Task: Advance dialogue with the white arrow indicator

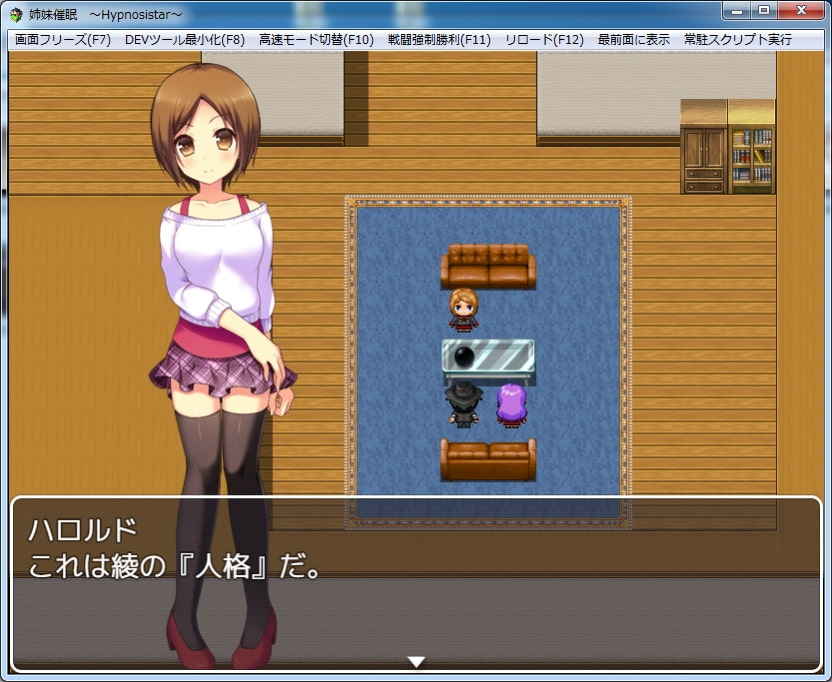Action: (x=417, y=661)
